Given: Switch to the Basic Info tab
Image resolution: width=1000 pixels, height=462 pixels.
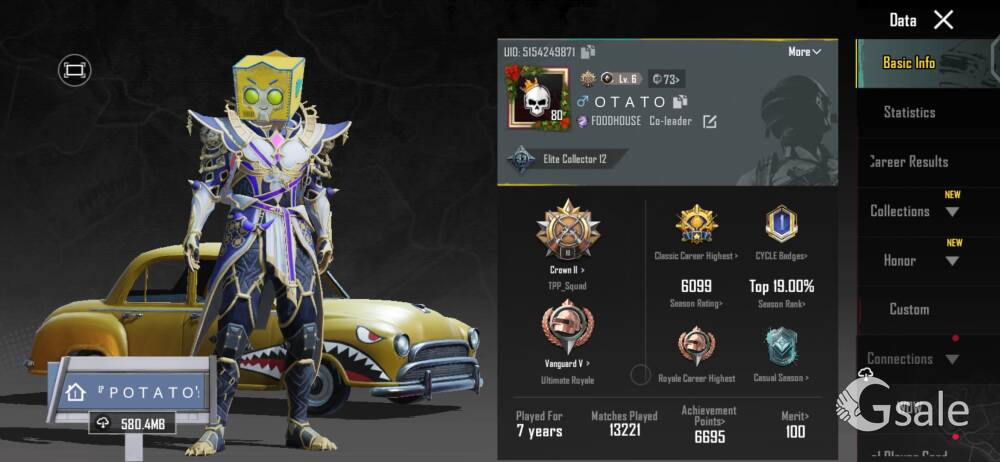Looking at the screenshot, I should click(909, 63).
